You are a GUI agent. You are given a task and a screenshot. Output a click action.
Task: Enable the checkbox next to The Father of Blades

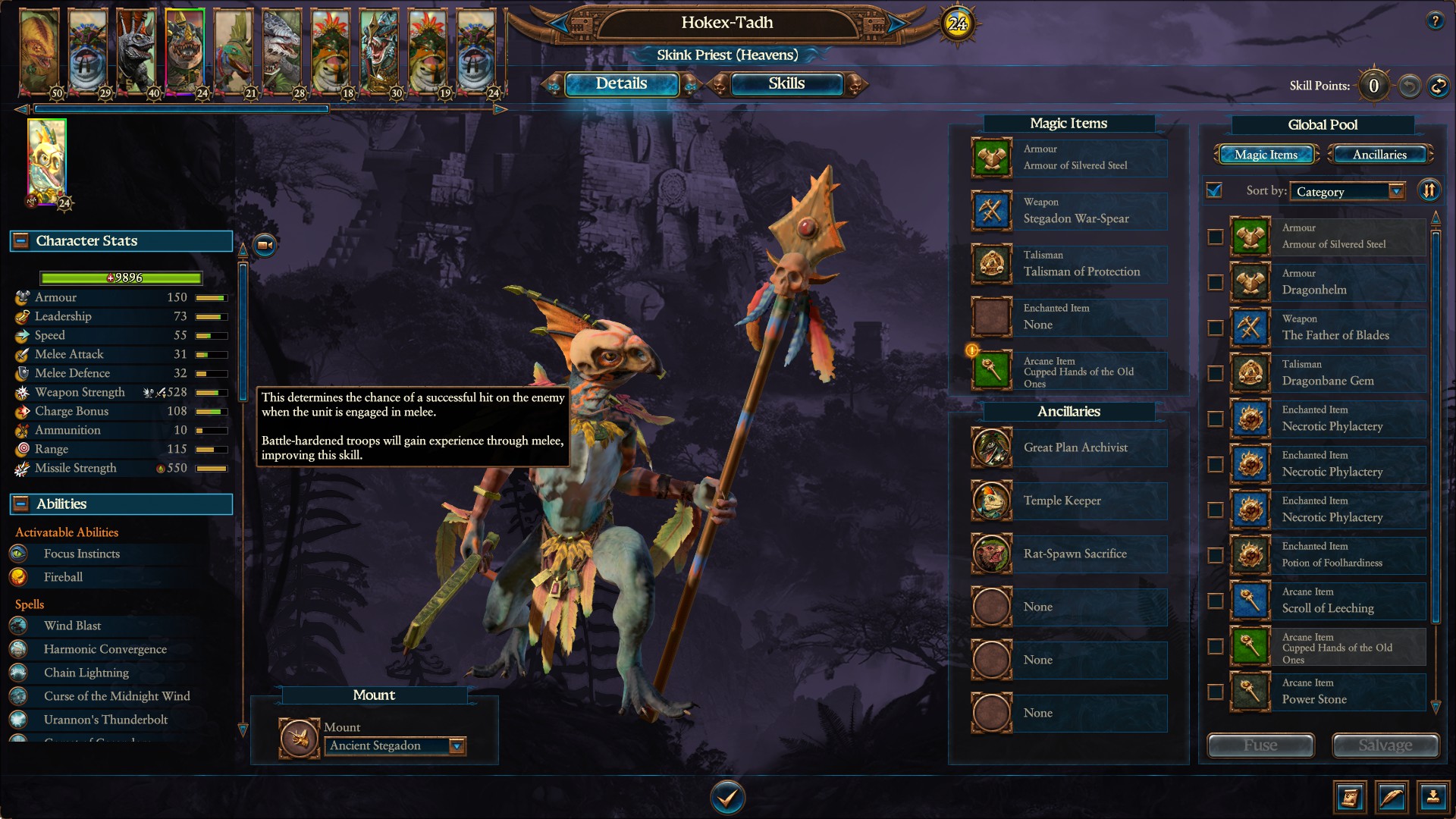click(x=1214, y=328)
